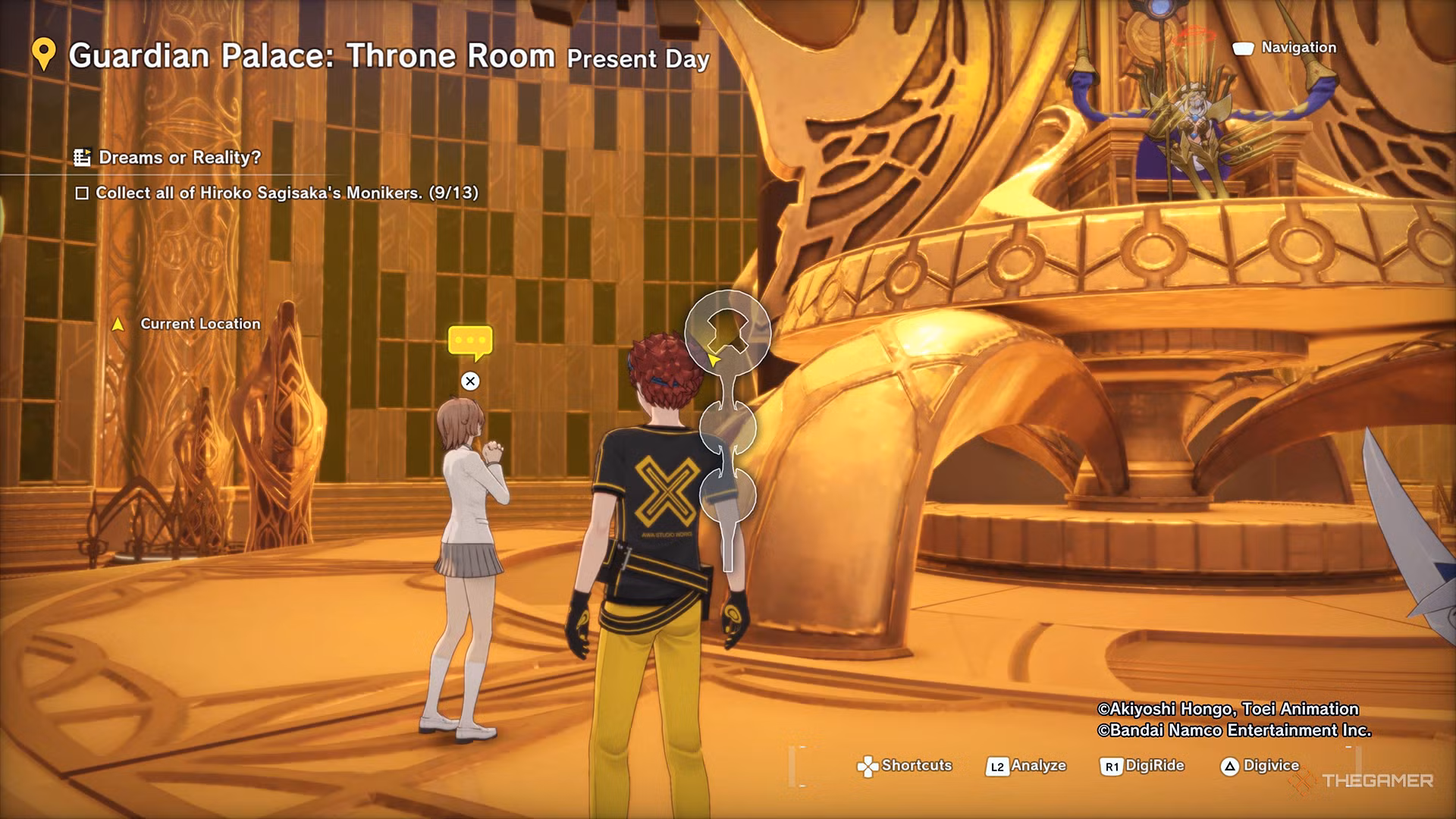Select the Current Location marker
This screenshot has height=819, width=1456.
tap(118, 325)
